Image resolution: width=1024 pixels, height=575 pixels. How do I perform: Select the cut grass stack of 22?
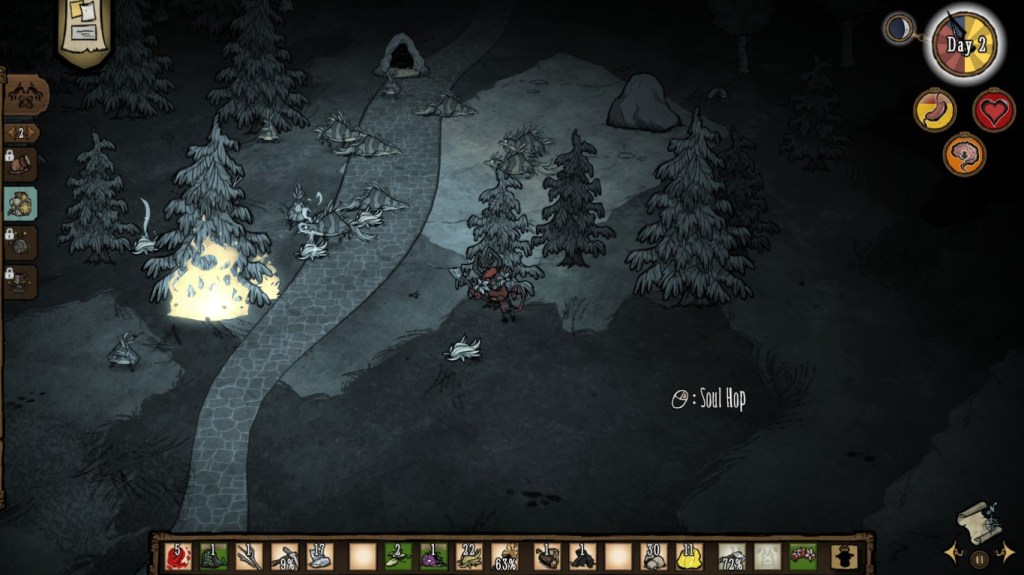coord(468,556)
